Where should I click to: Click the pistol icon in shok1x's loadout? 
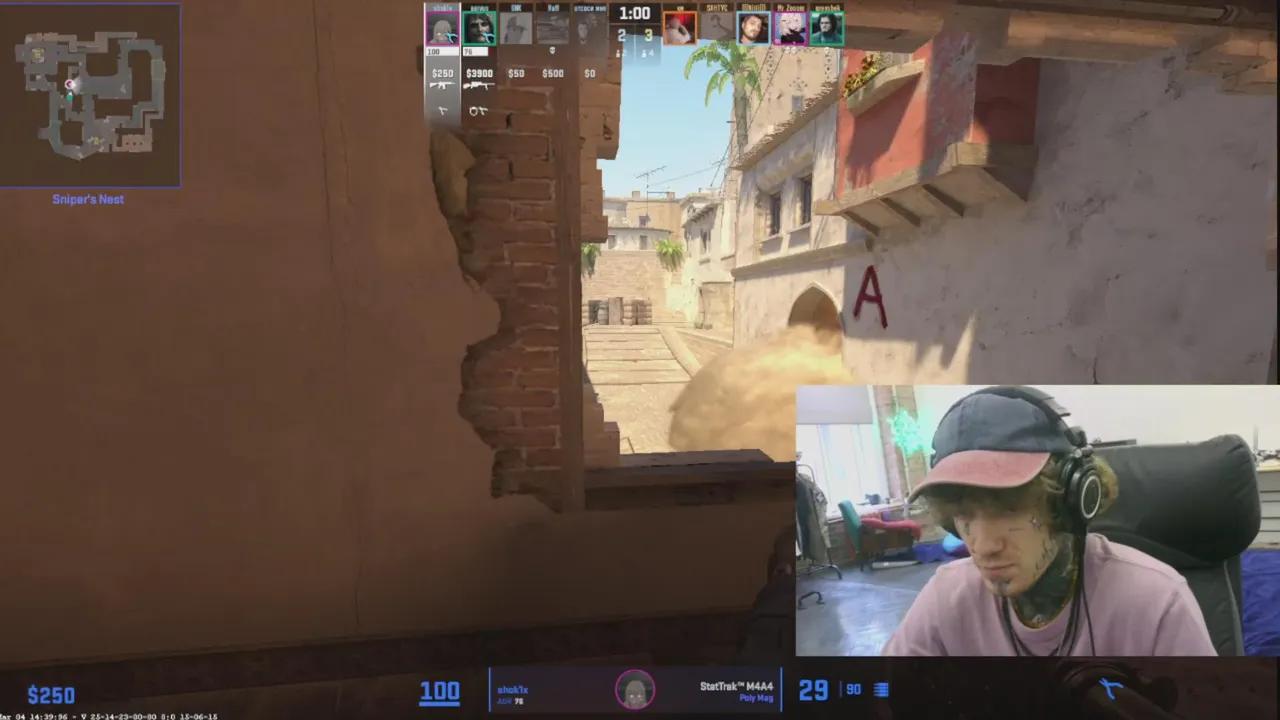(x=442, y=110)
